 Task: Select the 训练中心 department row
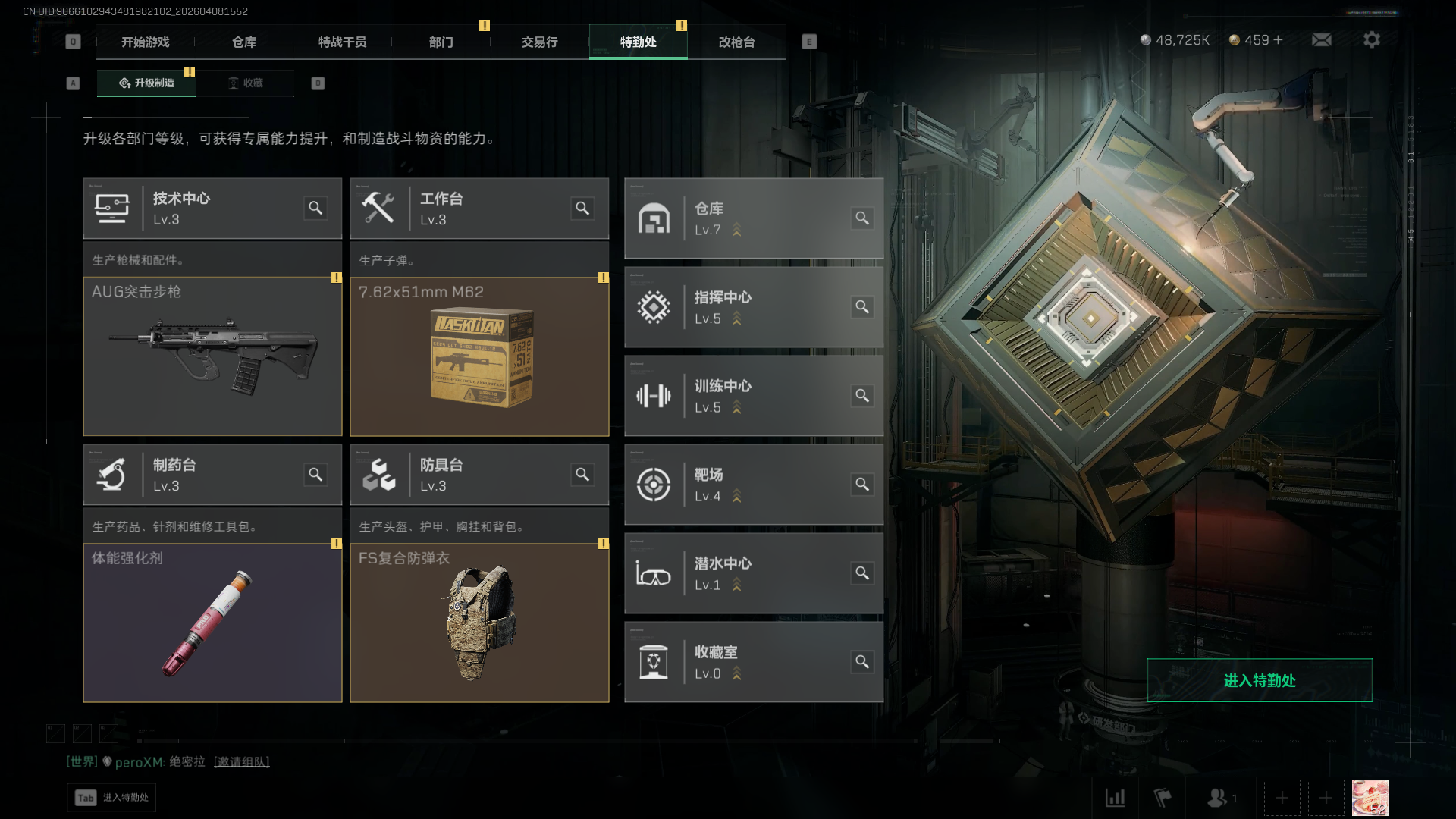[x=753, y=396]
